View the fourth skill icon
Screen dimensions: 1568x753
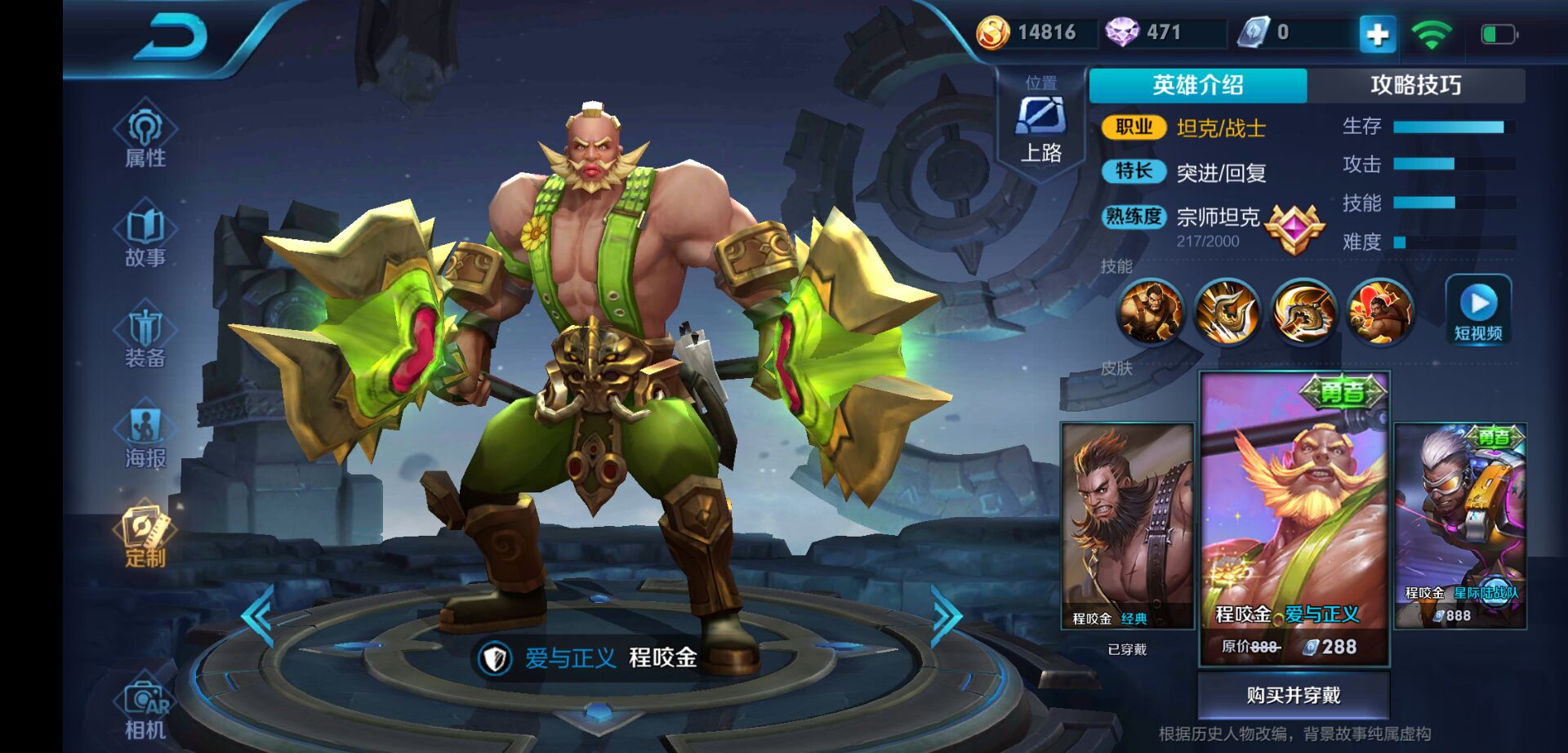tap(1380, 310)
